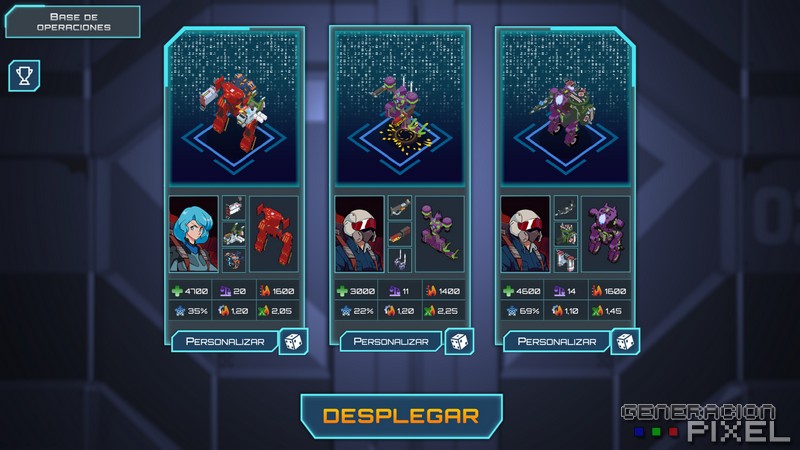This screenshot has width=800, height=450.
Task: Select the red mech chassis thumbnail
Action: [273, 234]
